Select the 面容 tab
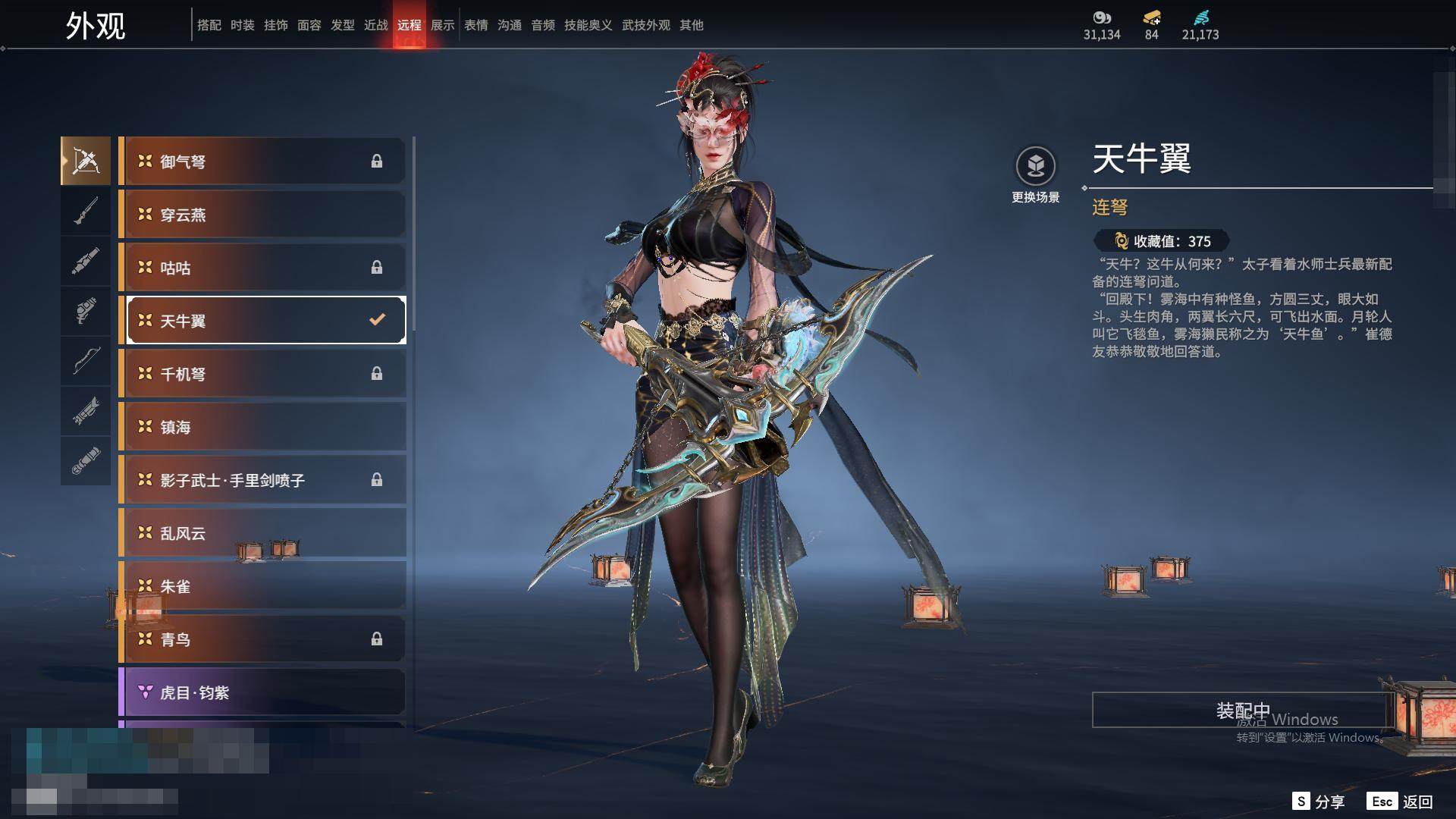The image size is (1456, 819). click(309, 25)
